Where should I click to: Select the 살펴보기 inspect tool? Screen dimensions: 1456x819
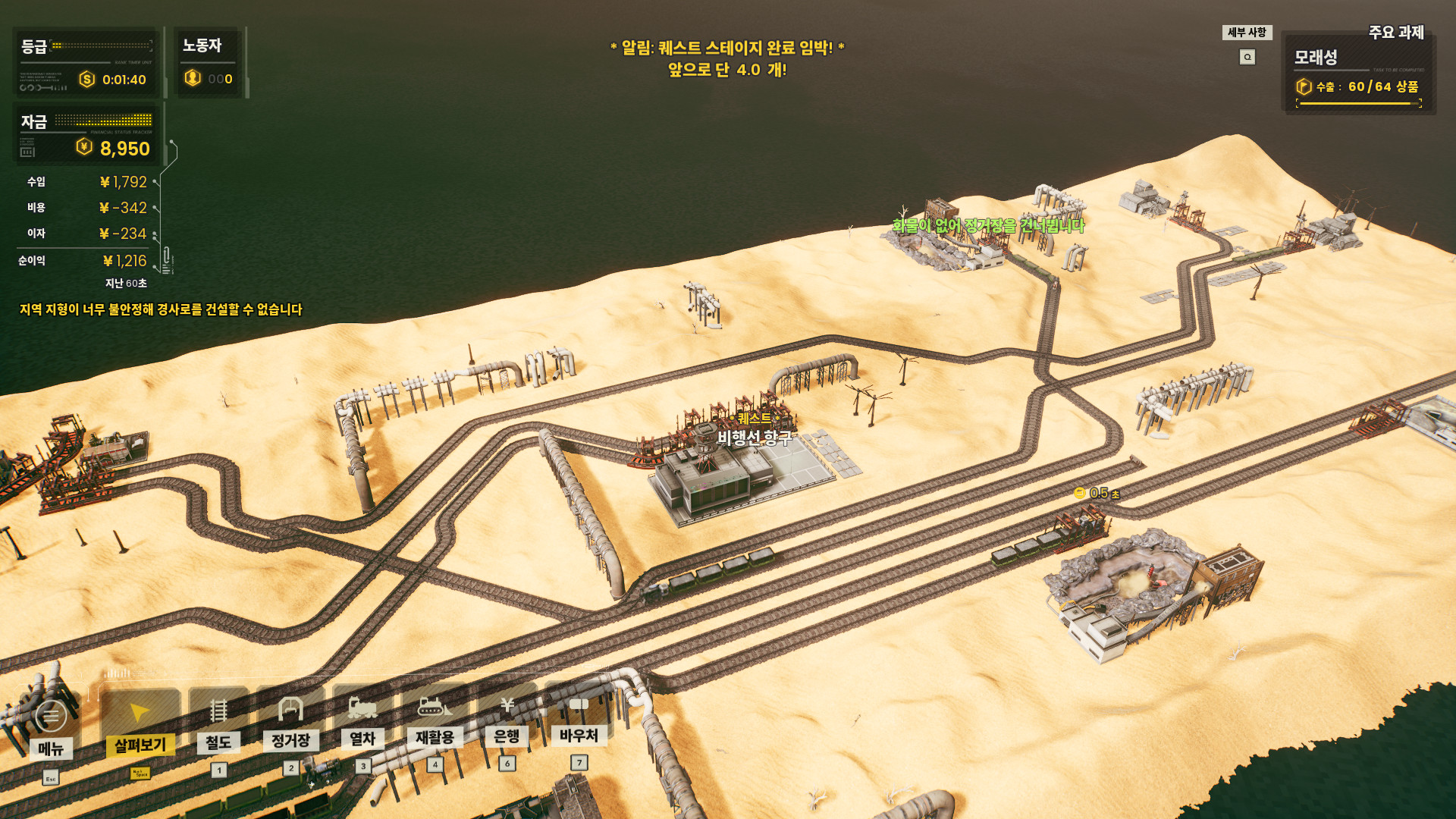click(140, 724)
